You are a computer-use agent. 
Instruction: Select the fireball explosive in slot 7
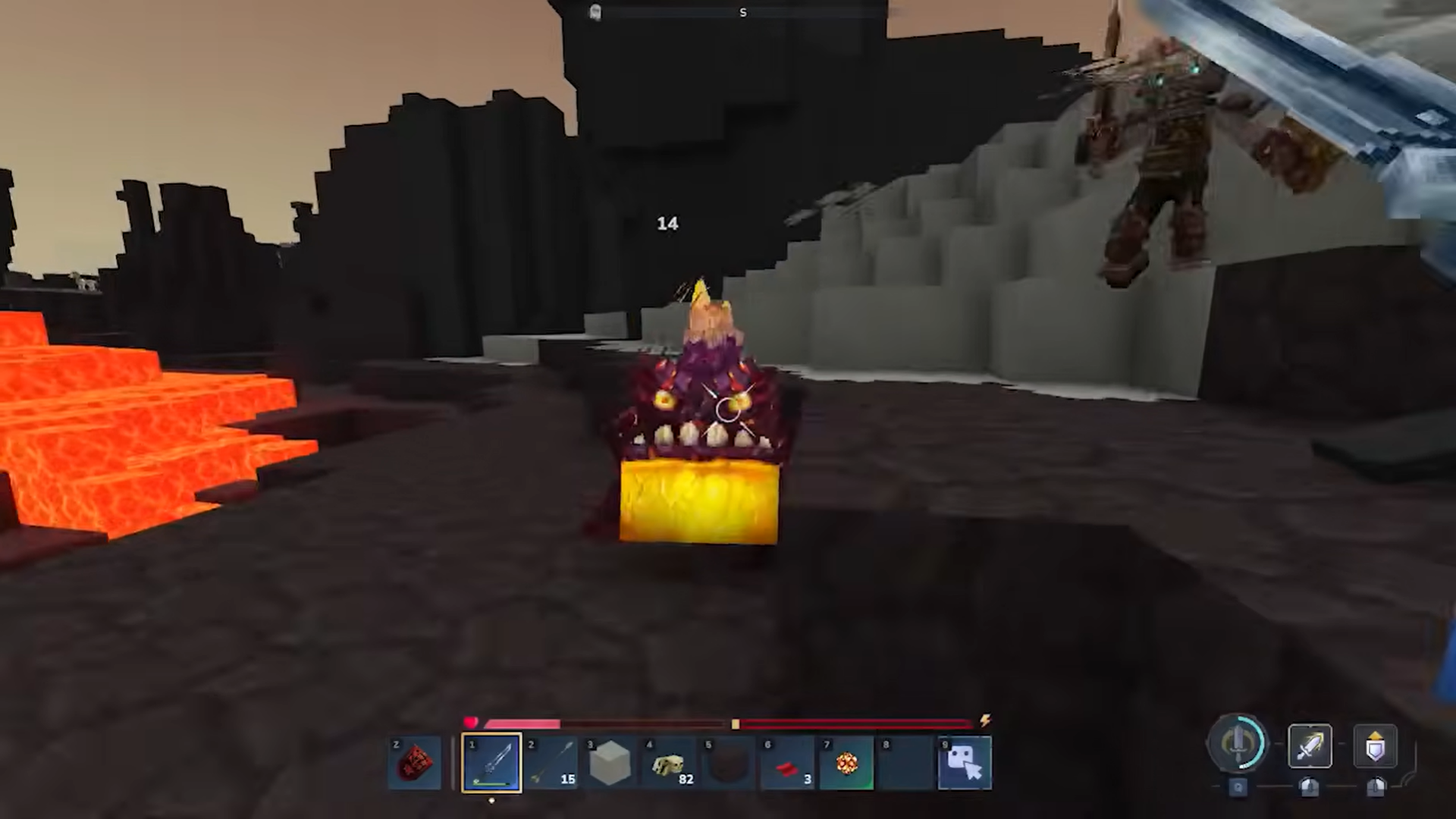pyautogui.click(x=846, y=762)
